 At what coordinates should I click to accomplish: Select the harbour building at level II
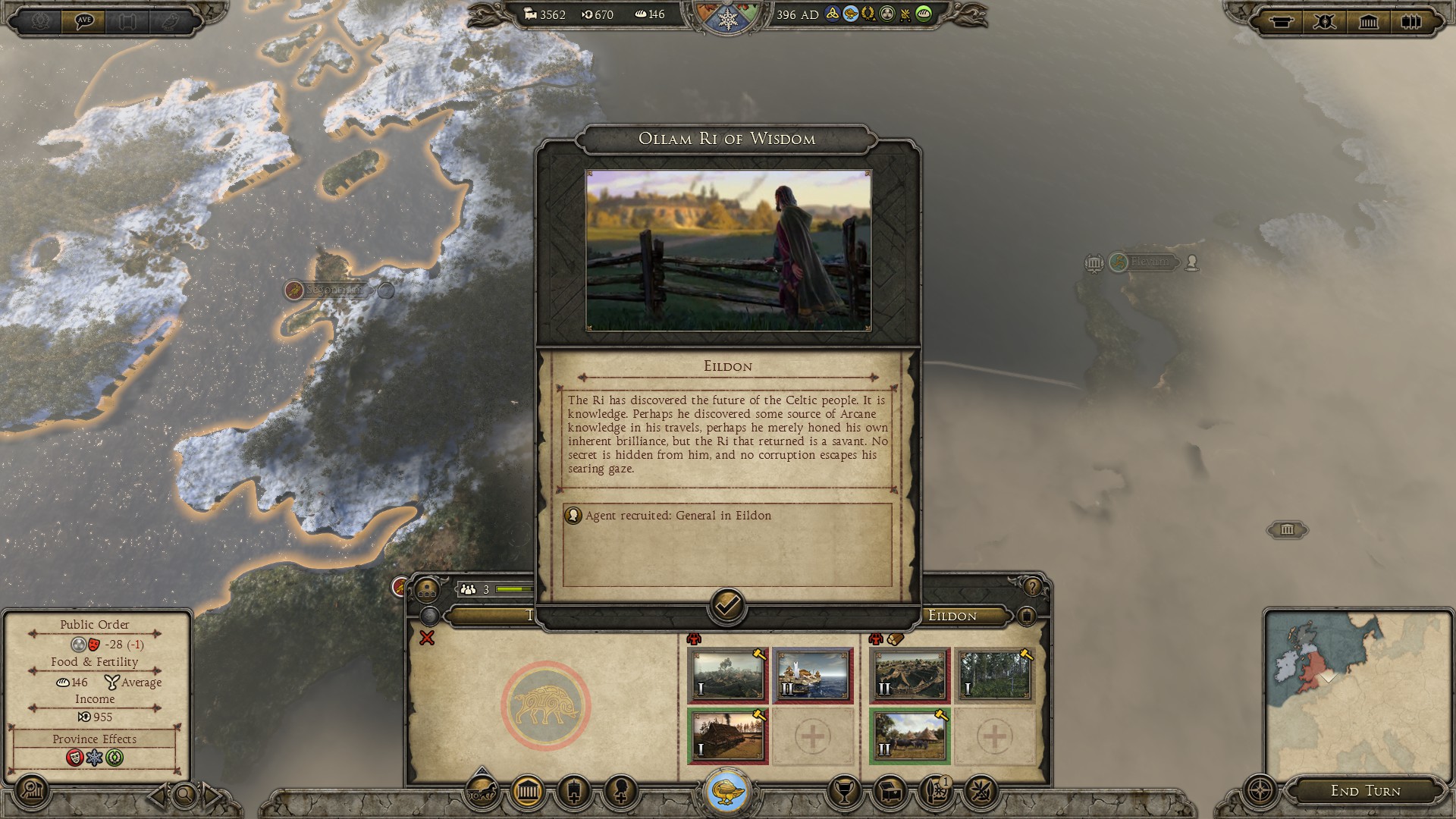click(812, 675)
